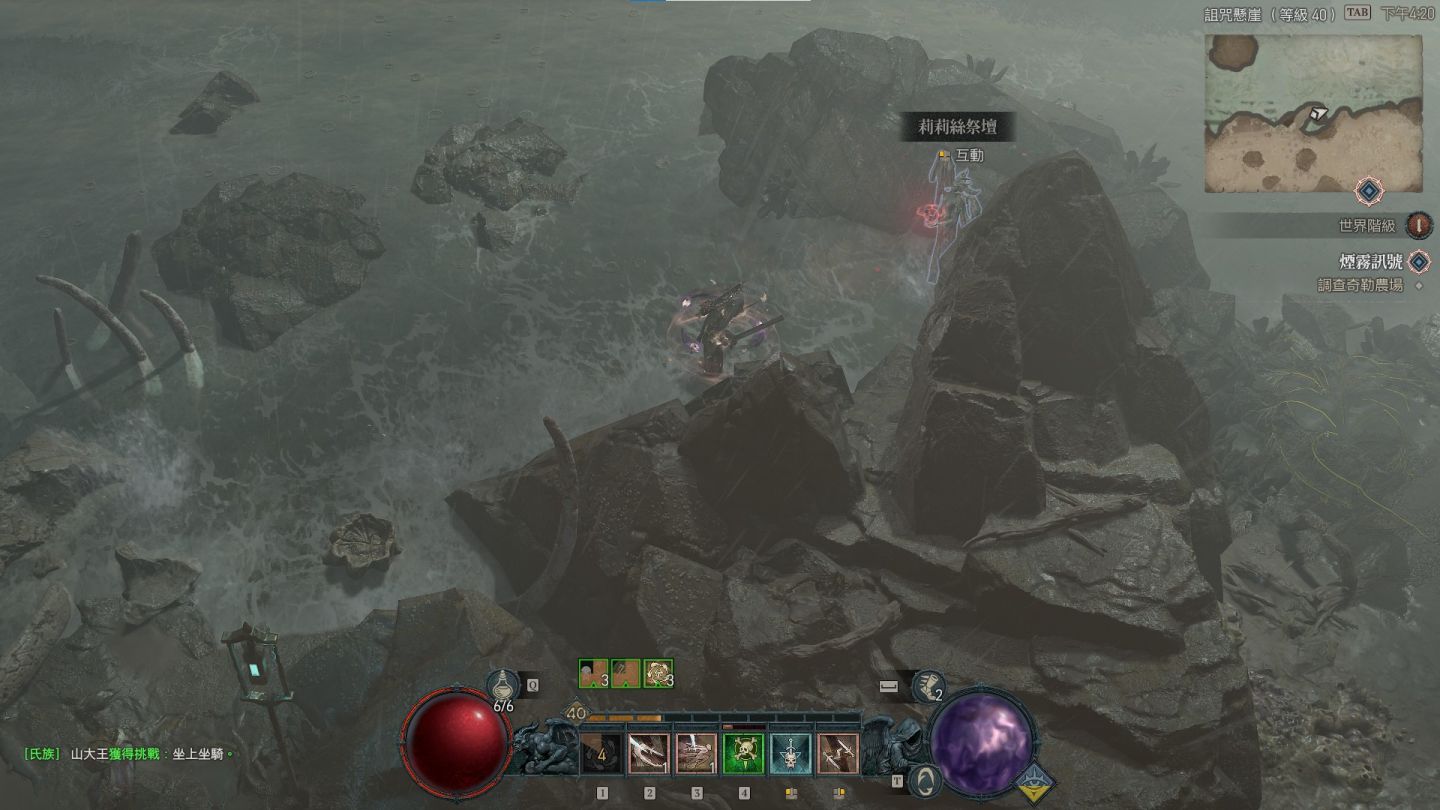Open the minimap
Viewport: 1440px width, 810px height.
point(1313,113)
